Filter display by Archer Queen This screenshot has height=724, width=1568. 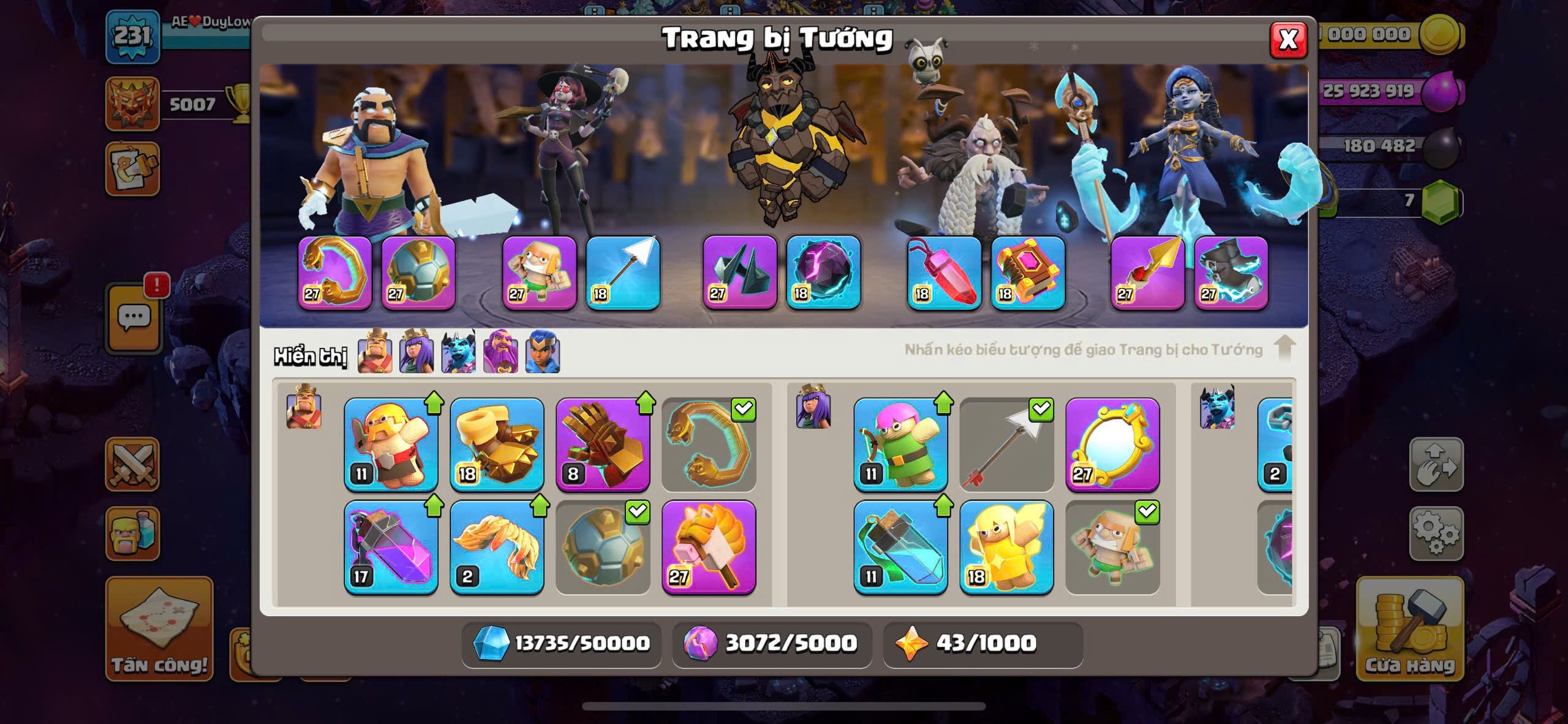(417, 352)
